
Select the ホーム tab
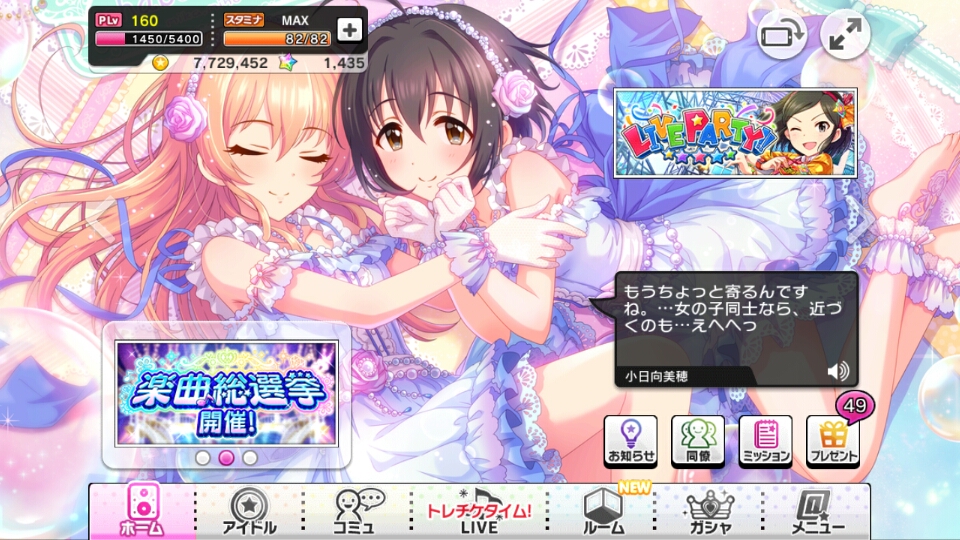point(141,512)
